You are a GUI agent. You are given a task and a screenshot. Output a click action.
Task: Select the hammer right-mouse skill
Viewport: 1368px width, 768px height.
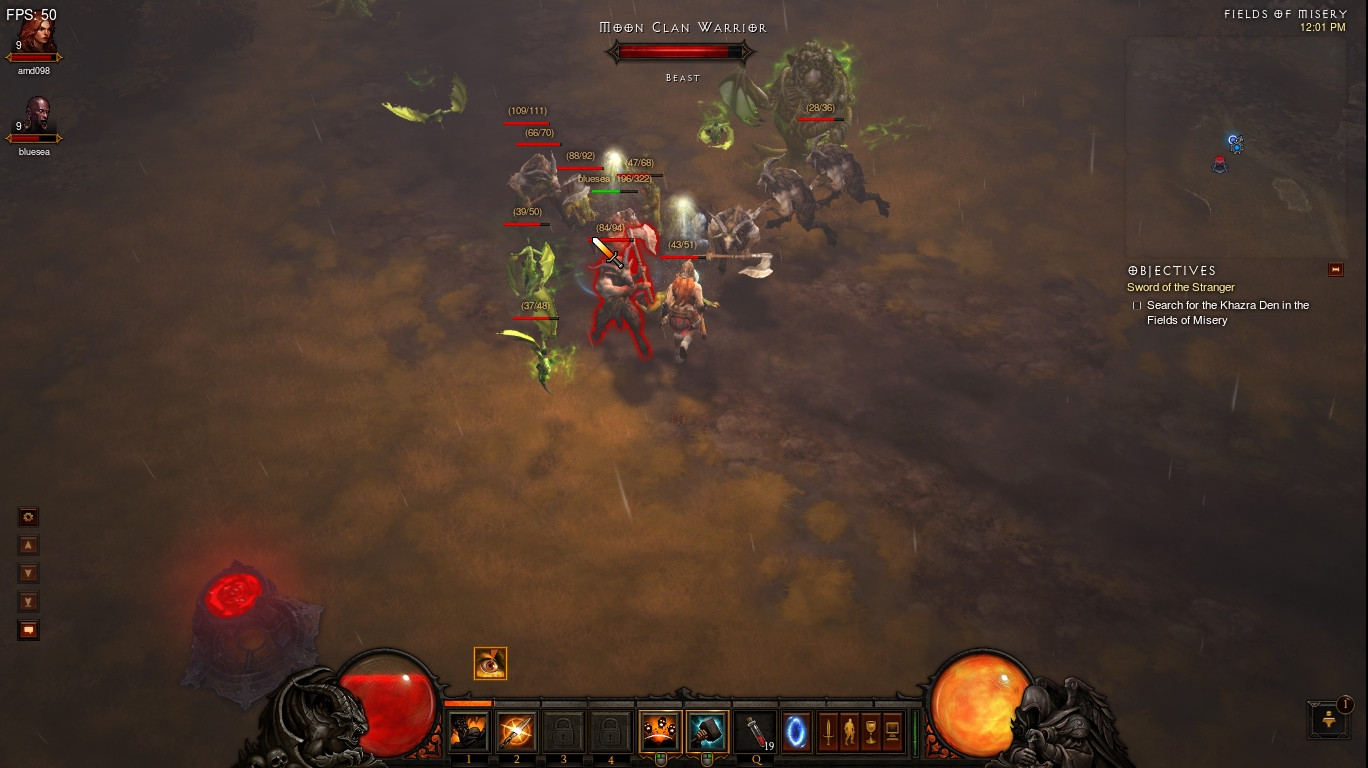coord(707,733)
